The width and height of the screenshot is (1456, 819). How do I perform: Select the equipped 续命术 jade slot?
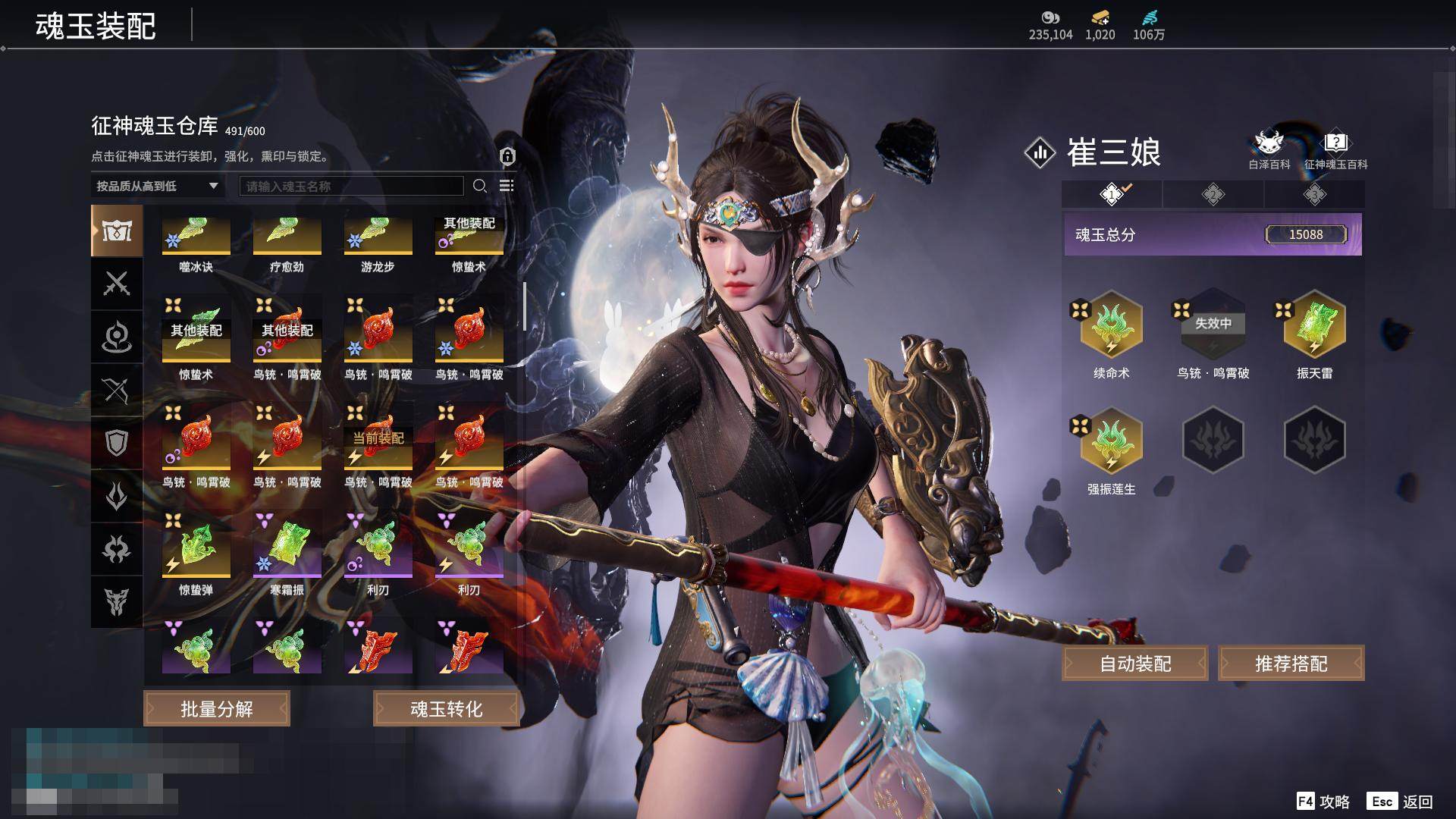click(x=1111, y=326)
